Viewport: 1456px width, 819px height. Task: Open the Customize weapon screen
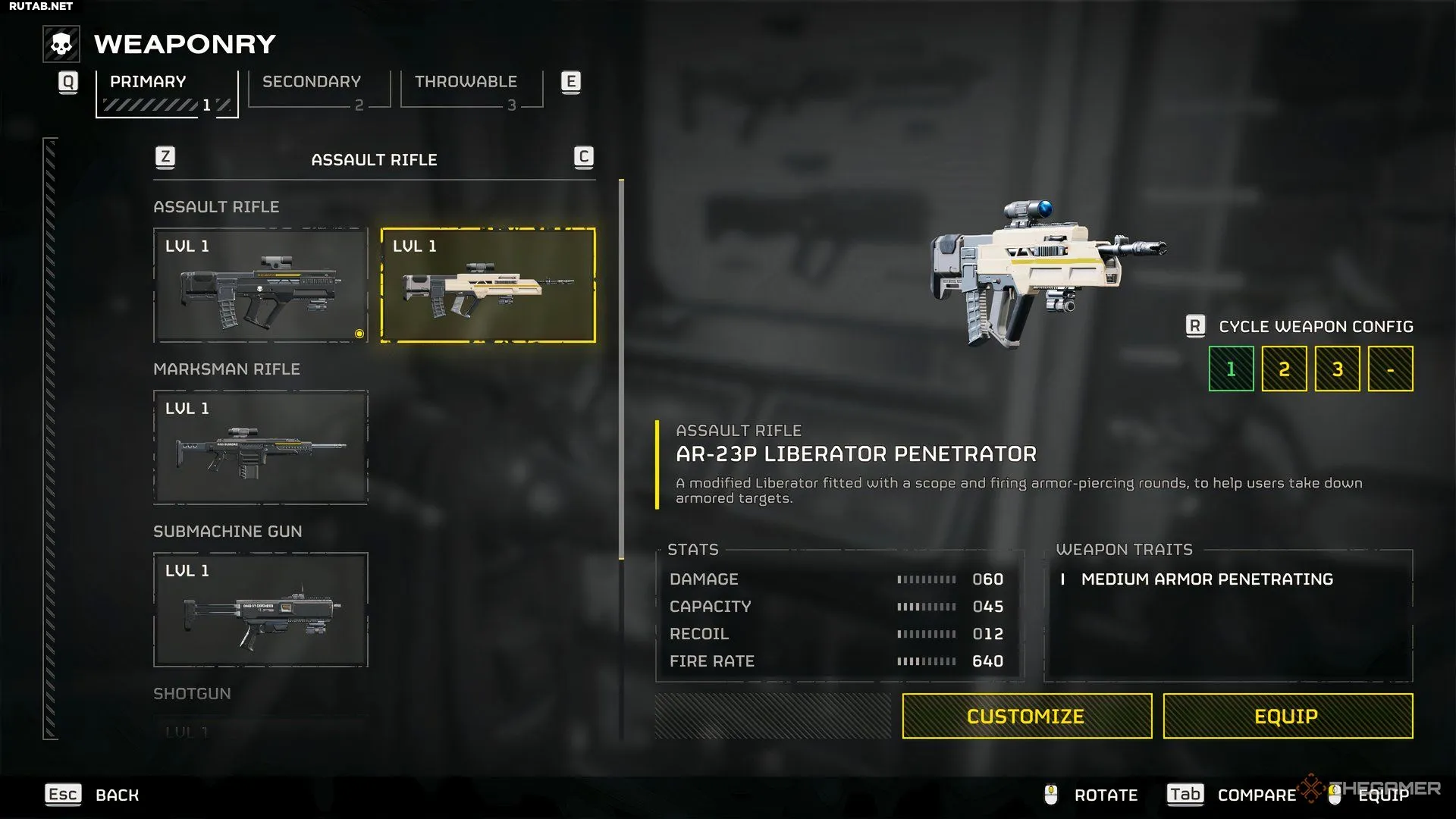1026,716
